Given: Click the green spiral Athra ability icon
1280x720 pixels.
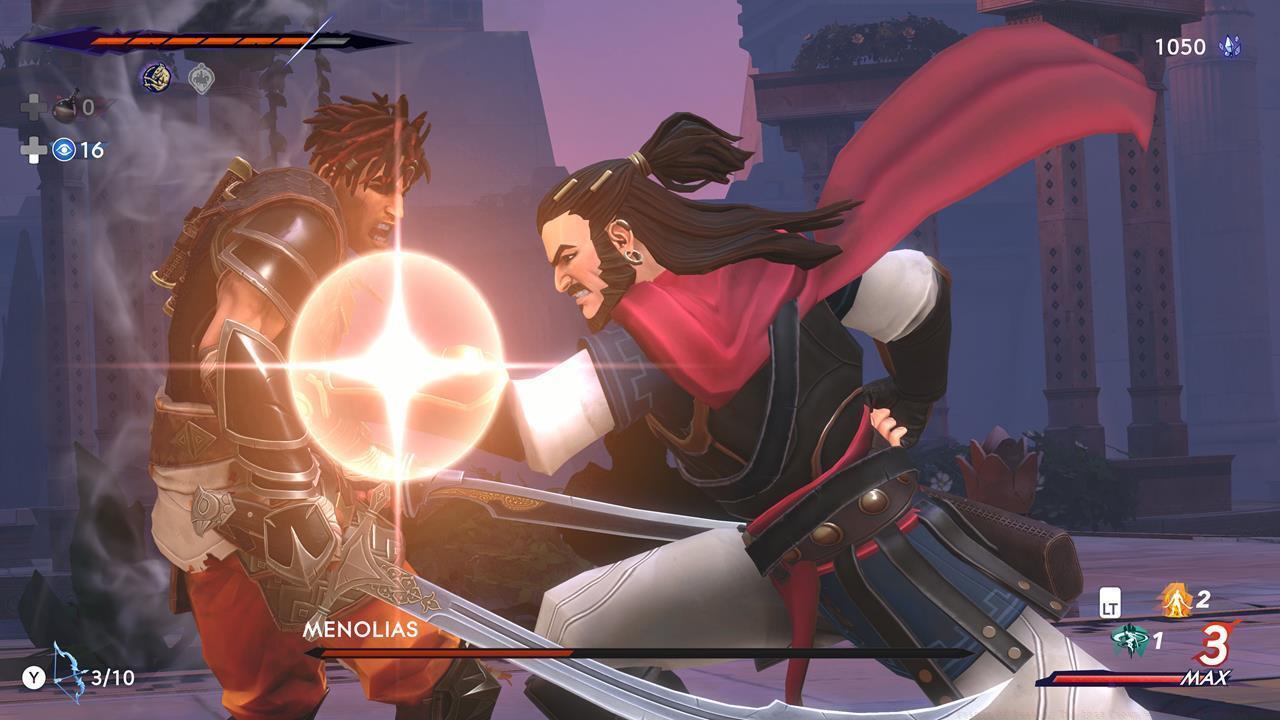Looking at the screenshot, I should click(x=1131, y=639).
